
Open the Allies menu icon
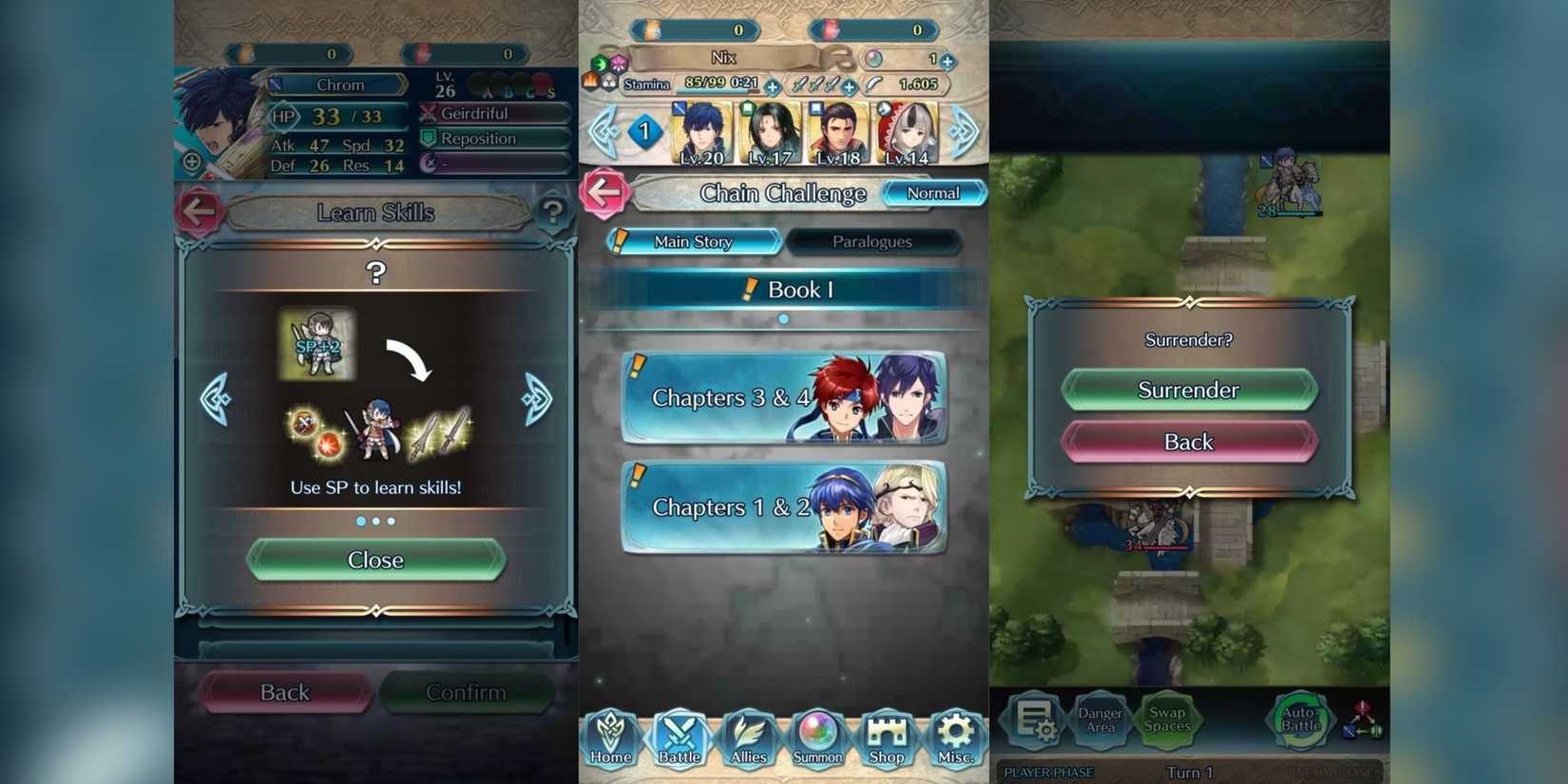(749, 741)
